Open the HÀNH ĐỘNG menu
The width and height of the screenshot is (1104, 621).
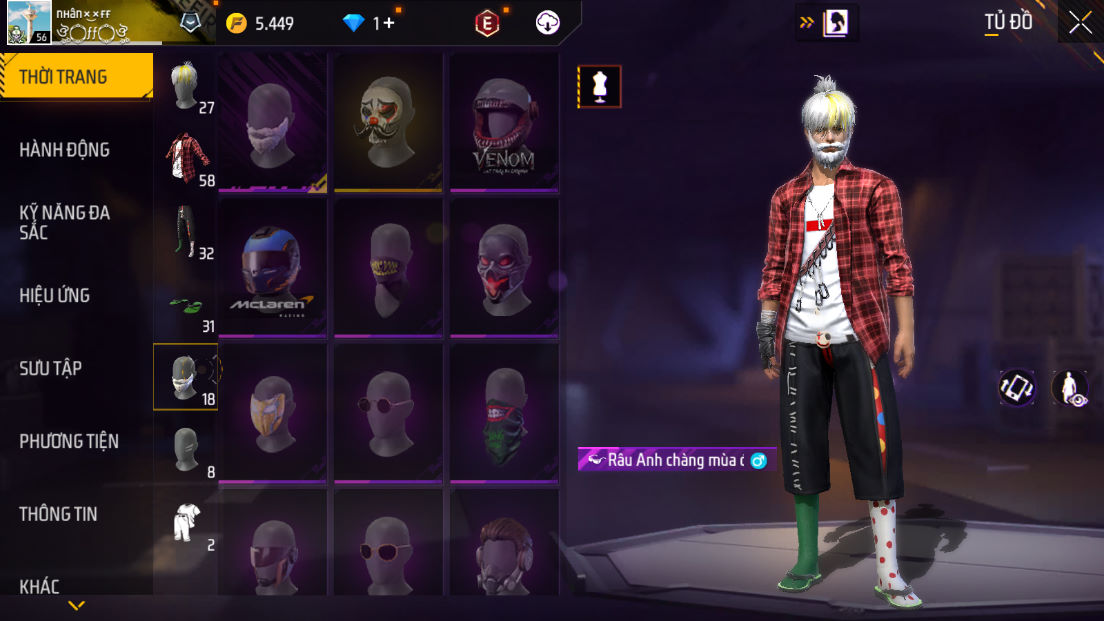coord(64,150)
